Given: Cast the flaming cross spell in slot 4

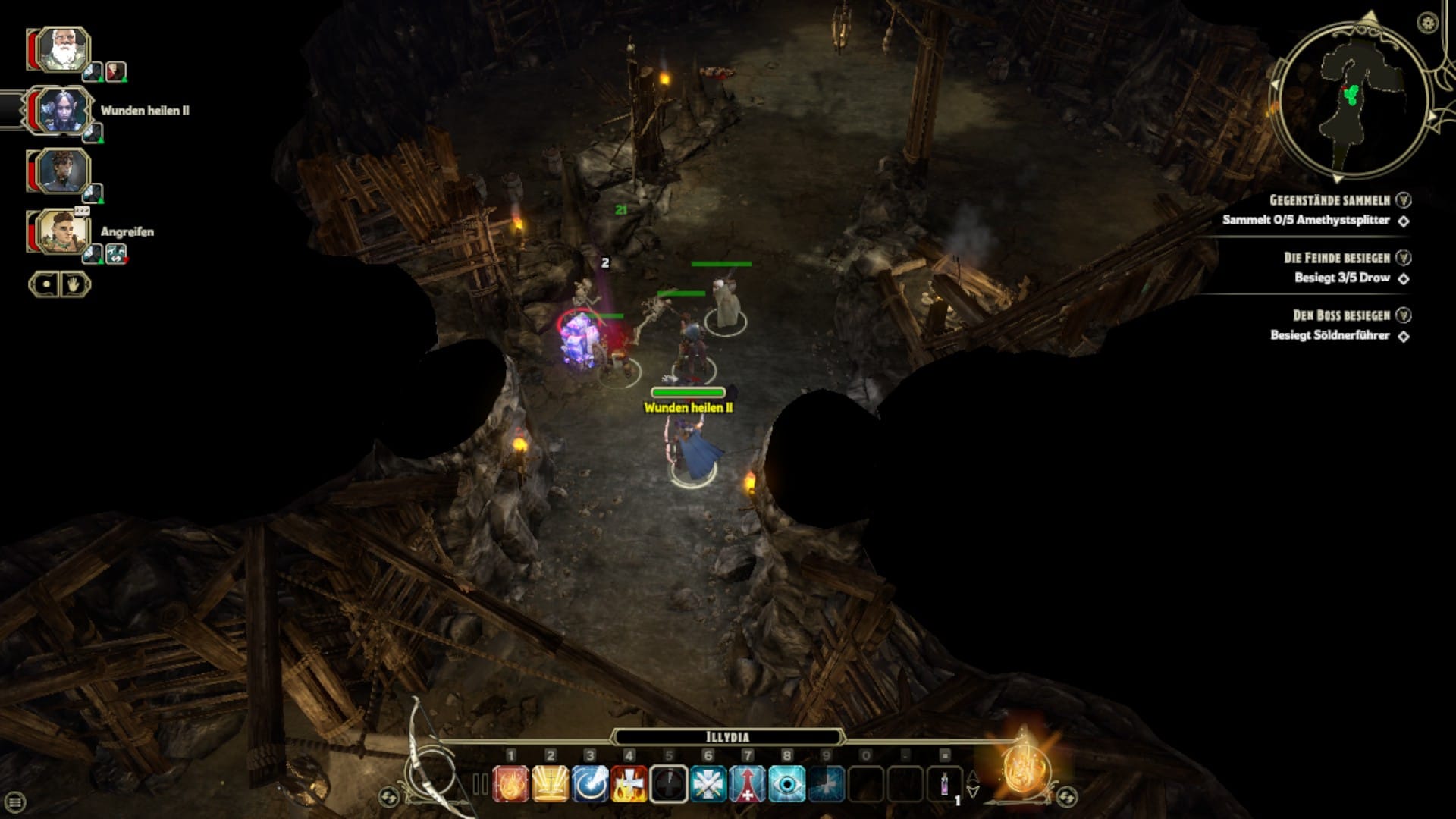Looking at the screenshot, I should 629,784.
